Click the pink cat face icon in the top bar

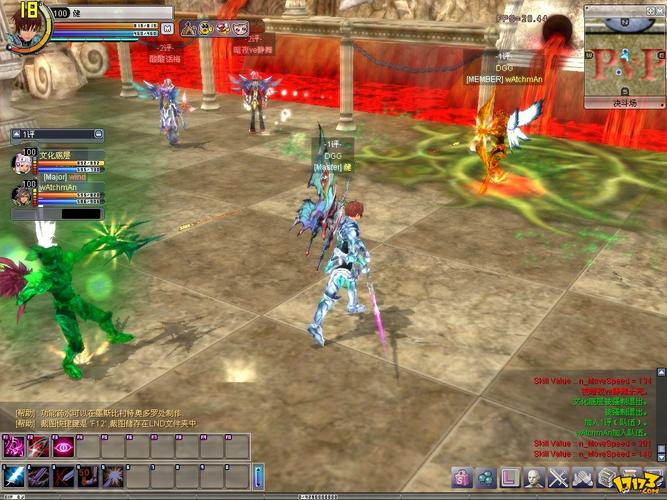239,29
